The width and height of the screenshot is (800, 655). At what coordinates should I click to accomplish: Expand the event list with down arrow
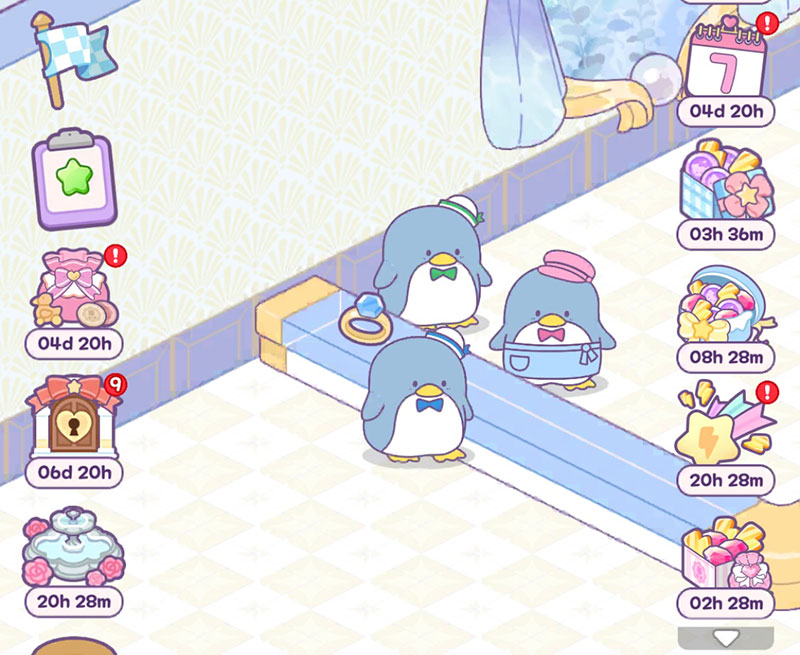(725, 637)
